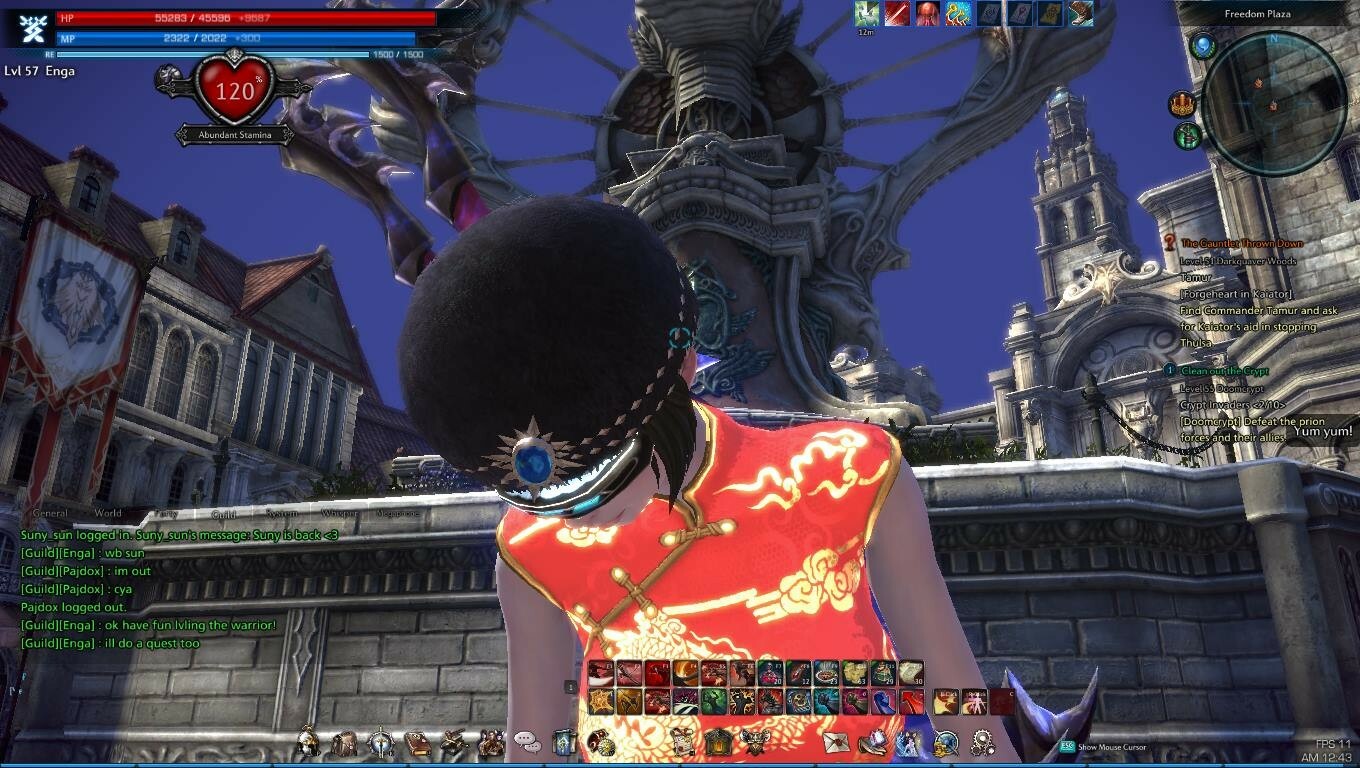Use the hotbar item with count 63
Image resolution: width=1360 pixels, height=768 pixels.
[x=853, y=673]
